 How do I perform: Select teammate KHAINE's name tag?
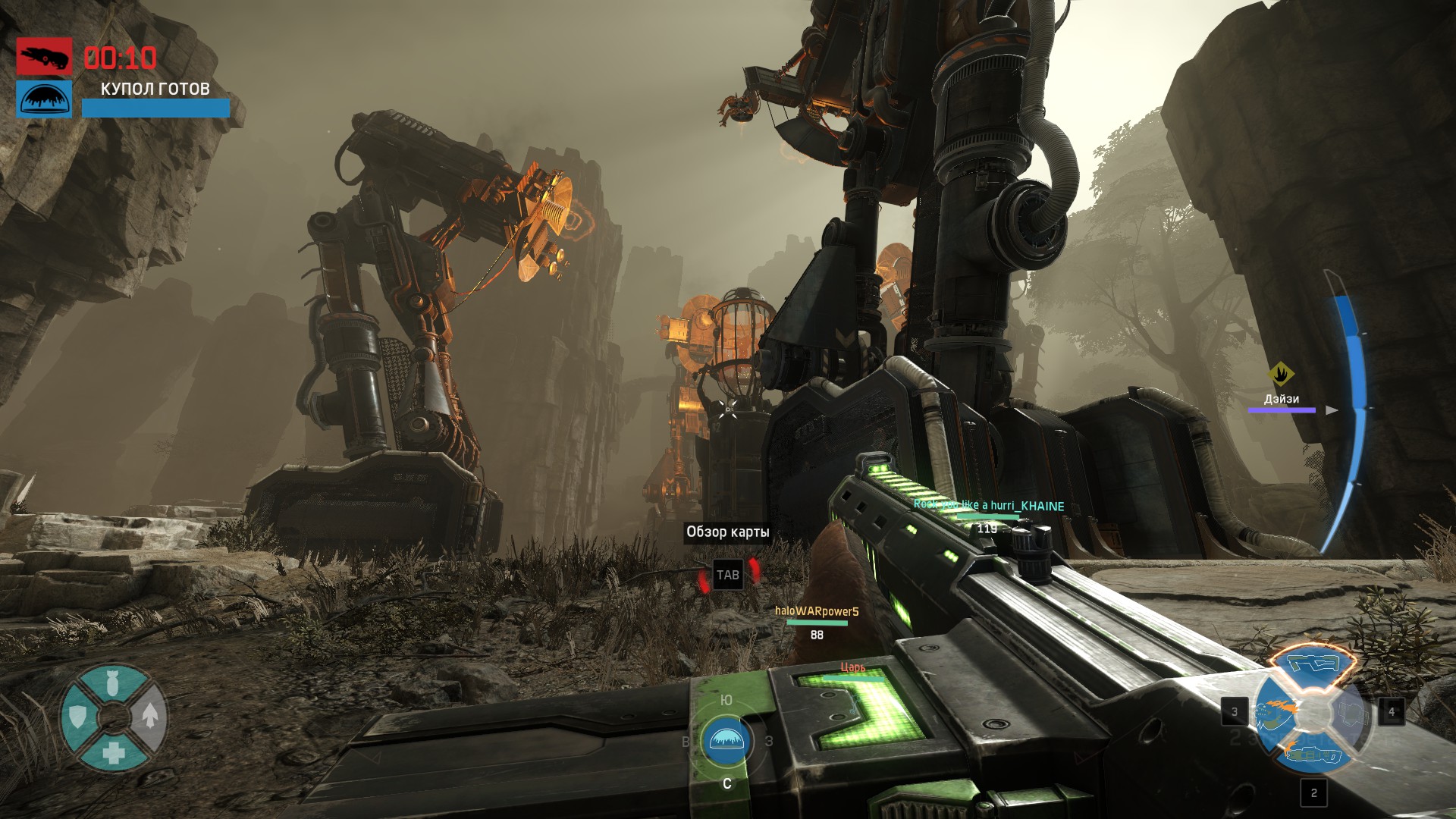pos(989,506)
